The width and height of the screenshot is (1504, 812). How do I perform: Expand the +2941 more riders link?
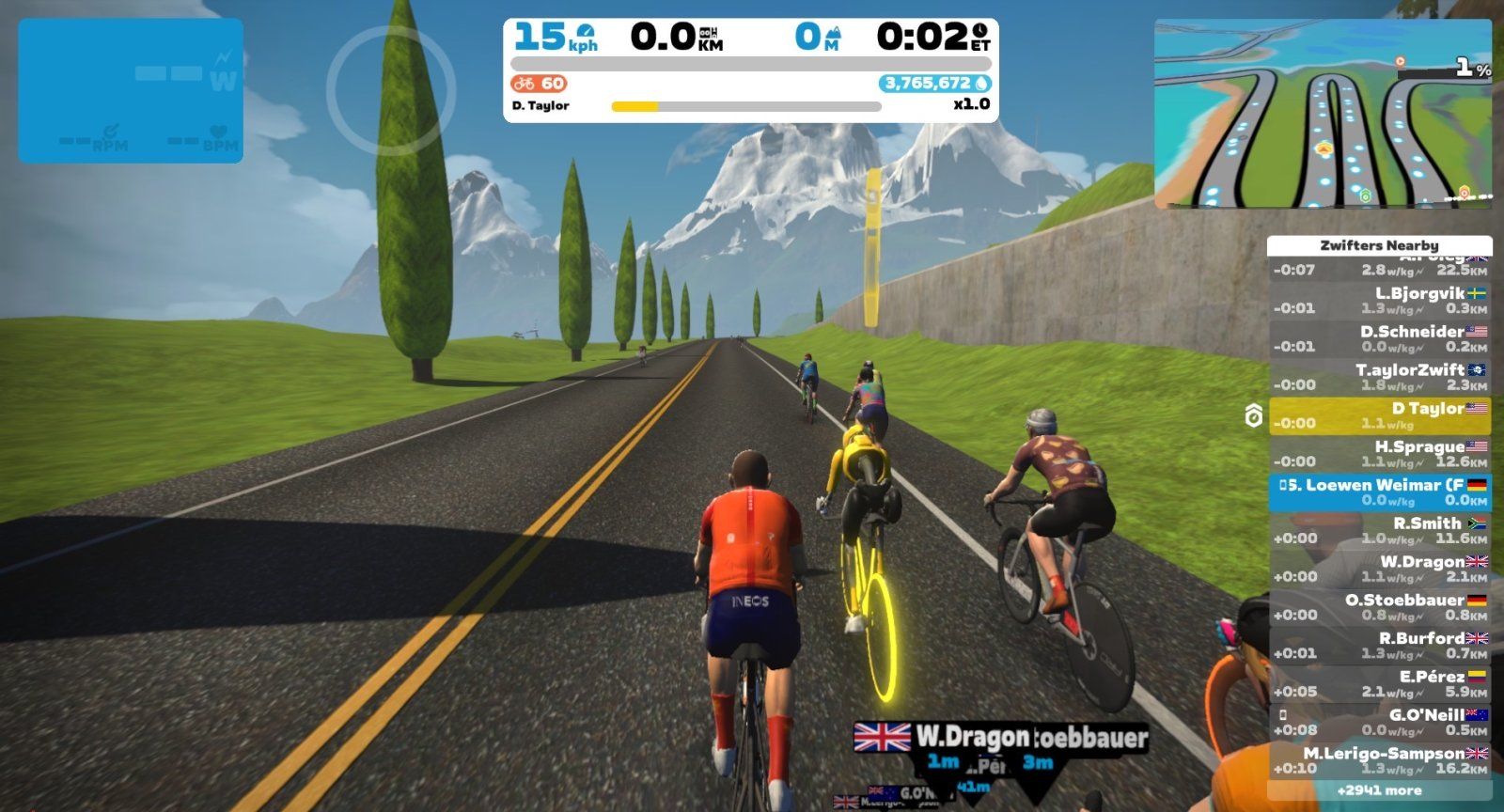(1379, 791)
